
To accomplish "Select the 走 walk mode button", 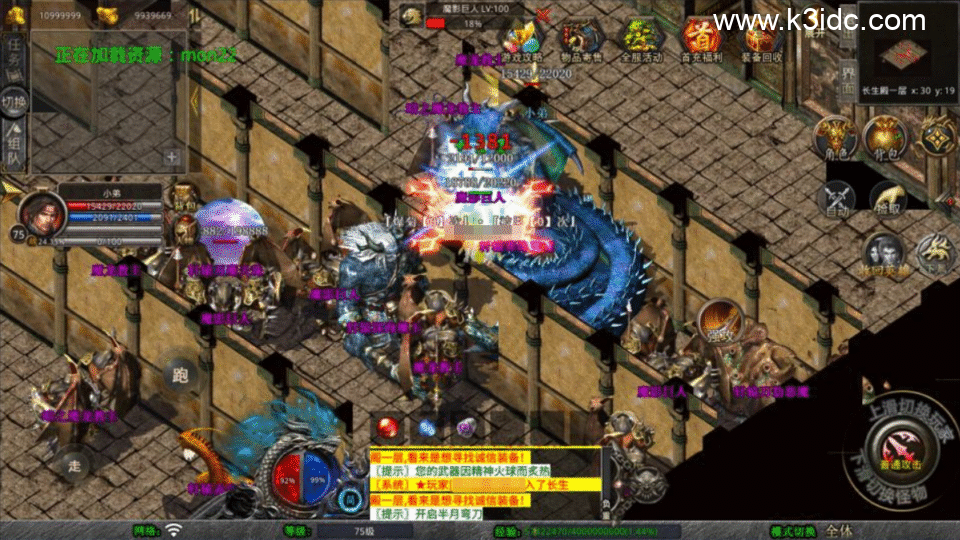I will [x=75, y=464].
